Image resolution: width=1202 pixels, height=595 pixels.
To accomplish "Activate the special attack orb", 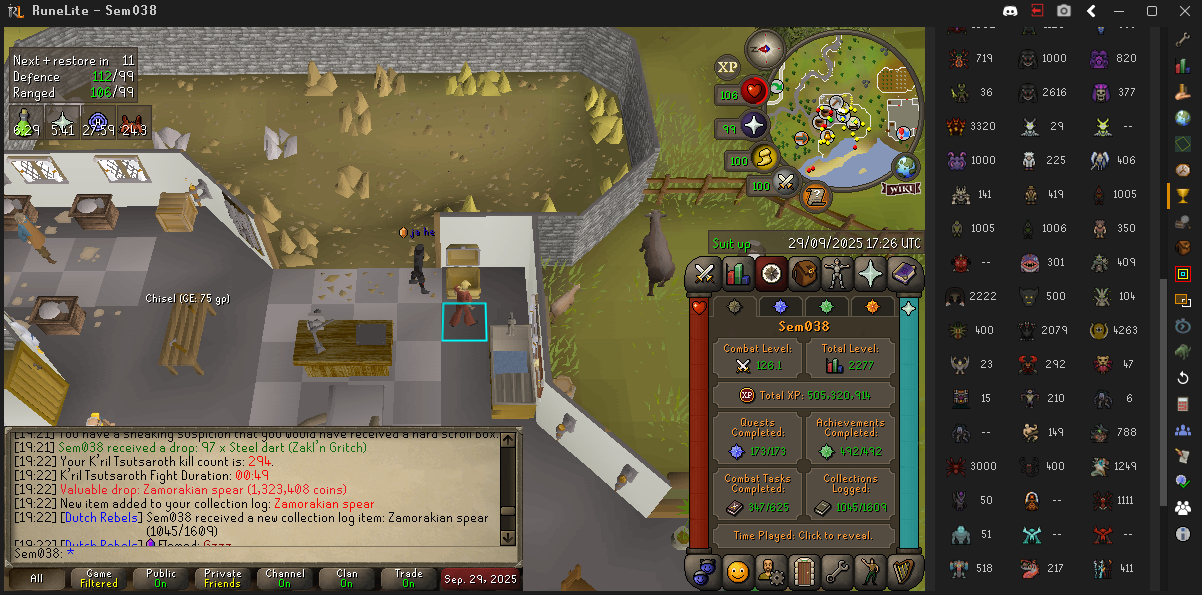I will coord(786,183).
